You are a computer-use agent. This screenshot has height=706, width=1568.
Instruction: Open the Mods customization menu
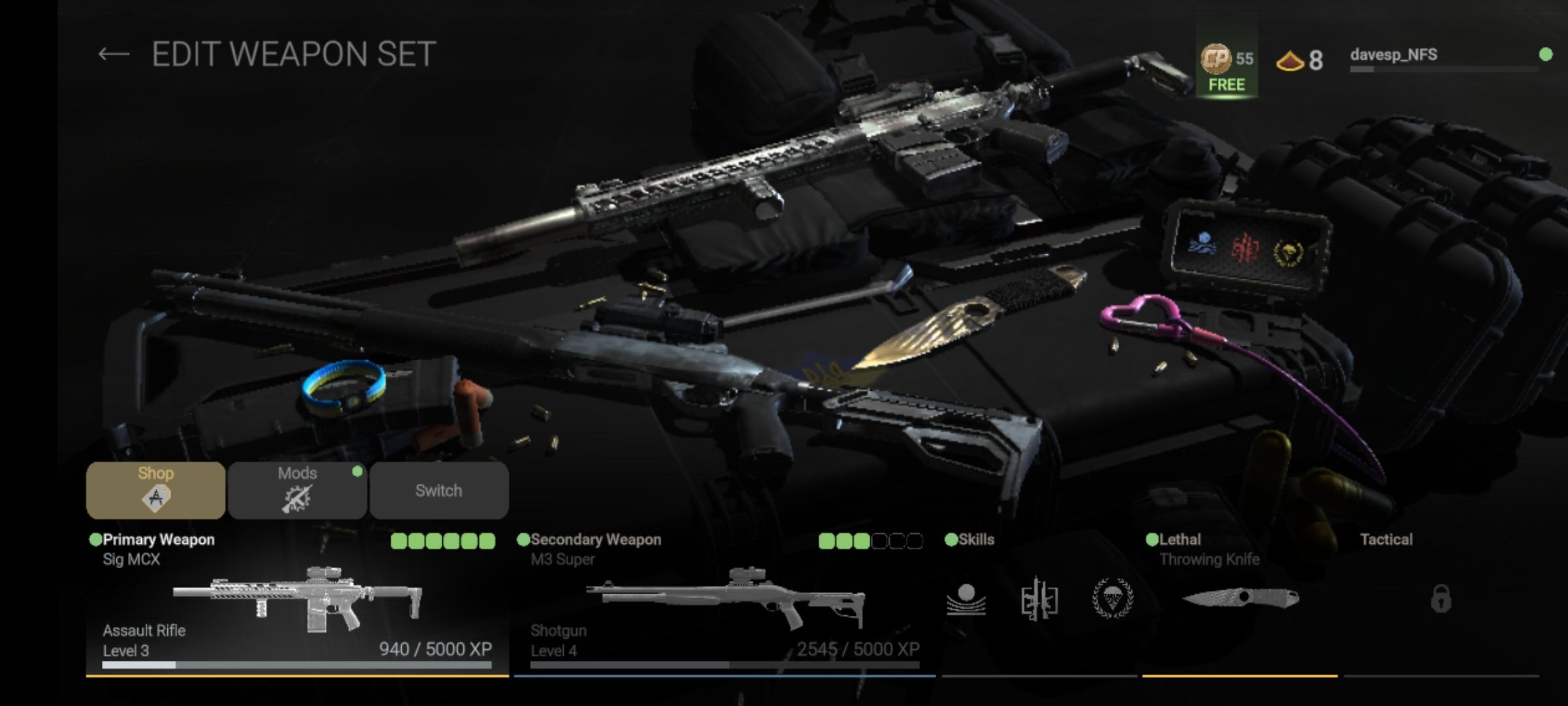(x=297, y=490)
